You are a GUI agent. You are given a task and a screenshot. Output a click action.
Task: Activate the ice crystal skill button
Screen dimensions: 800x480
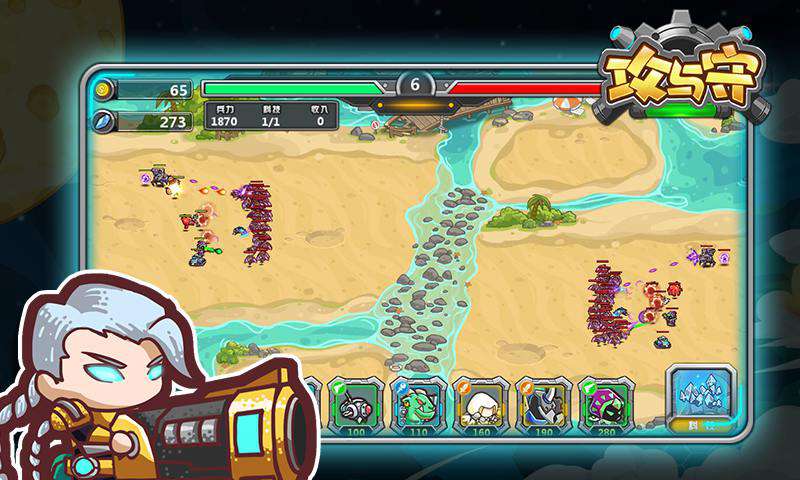(702, 396)
